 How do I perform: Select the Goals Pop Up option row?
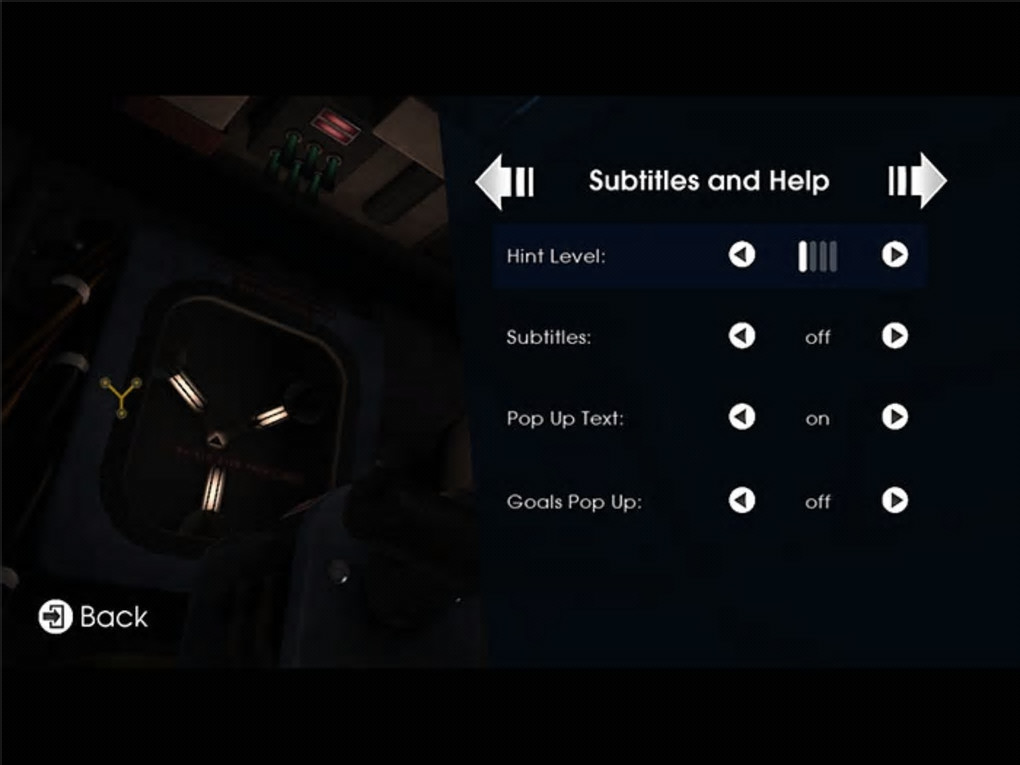[x=574, y=502]
